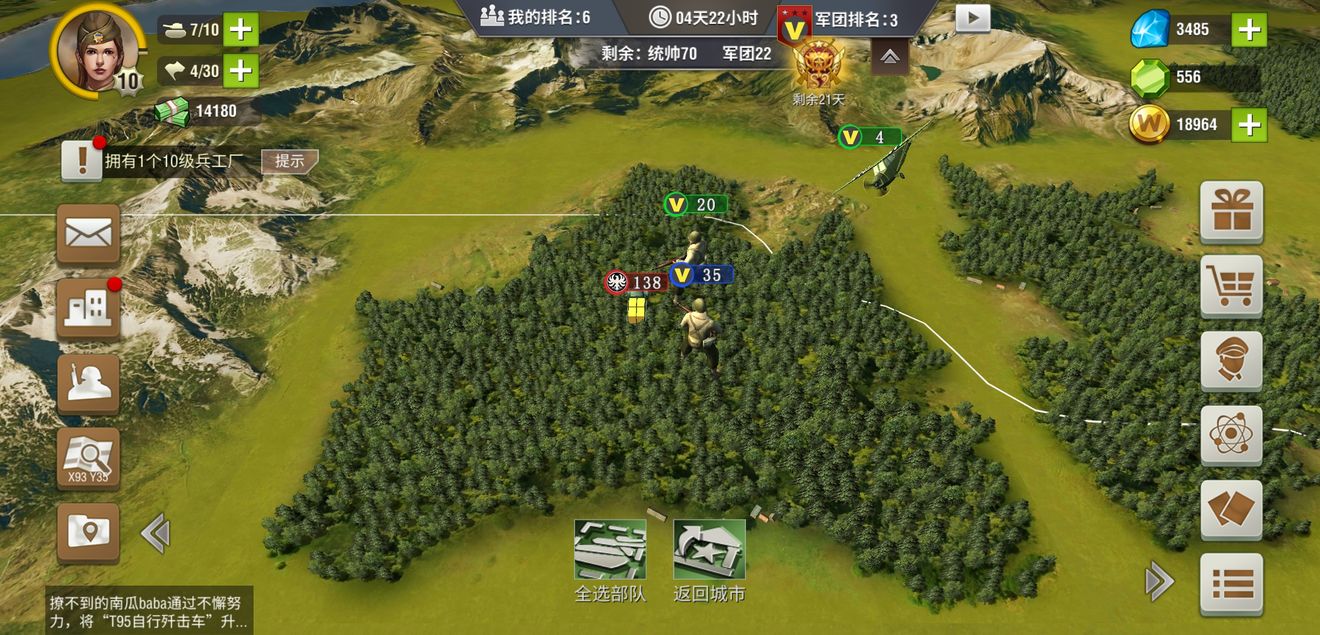Open the commander portrait profile
1320x635 pixels.
[97, 47]
